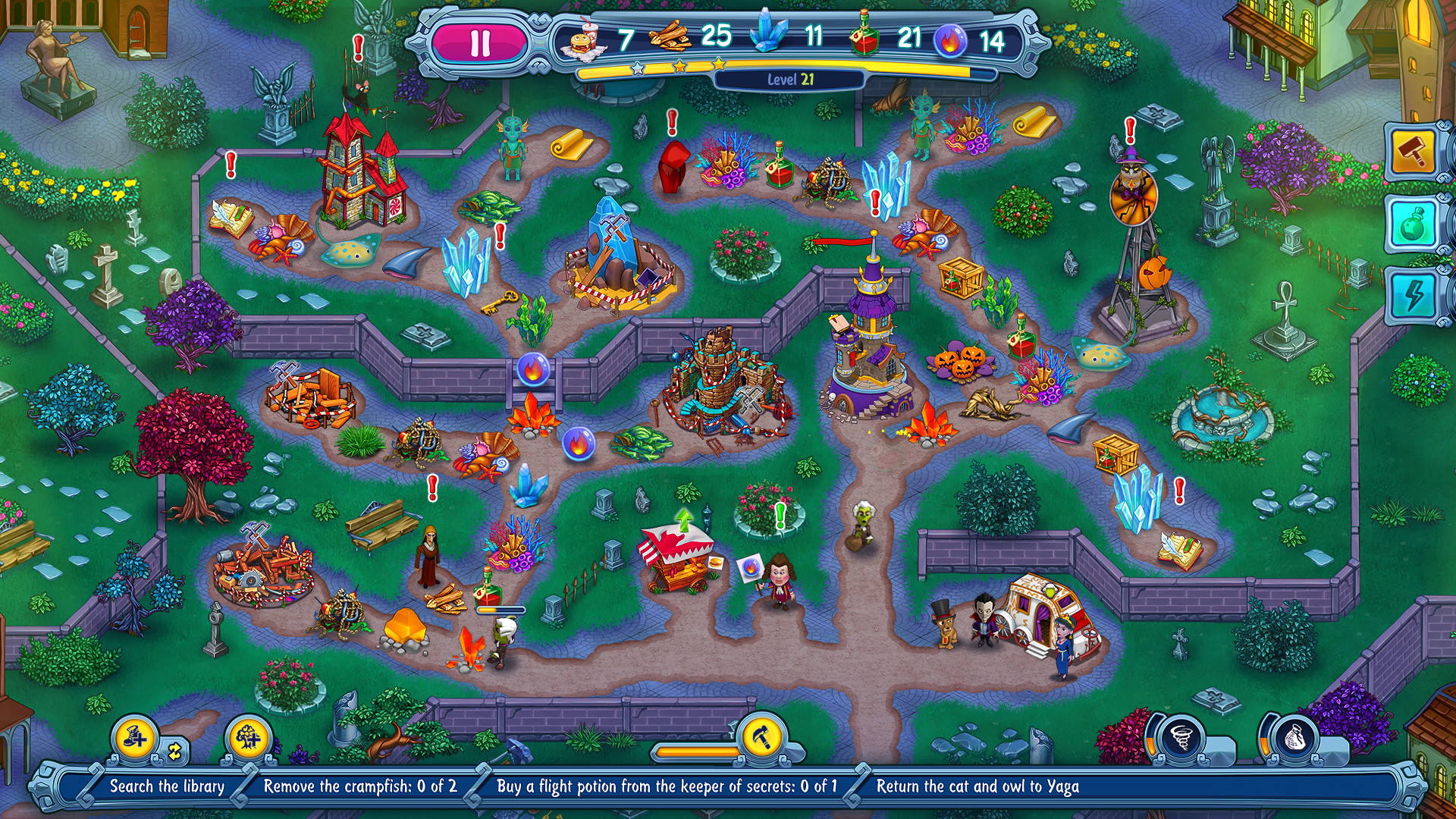Image resolution: width=1456 pixels, height=819 pixels.
Task: Activate the bomb bonus power-up
Action: (x=1412, y=224)
